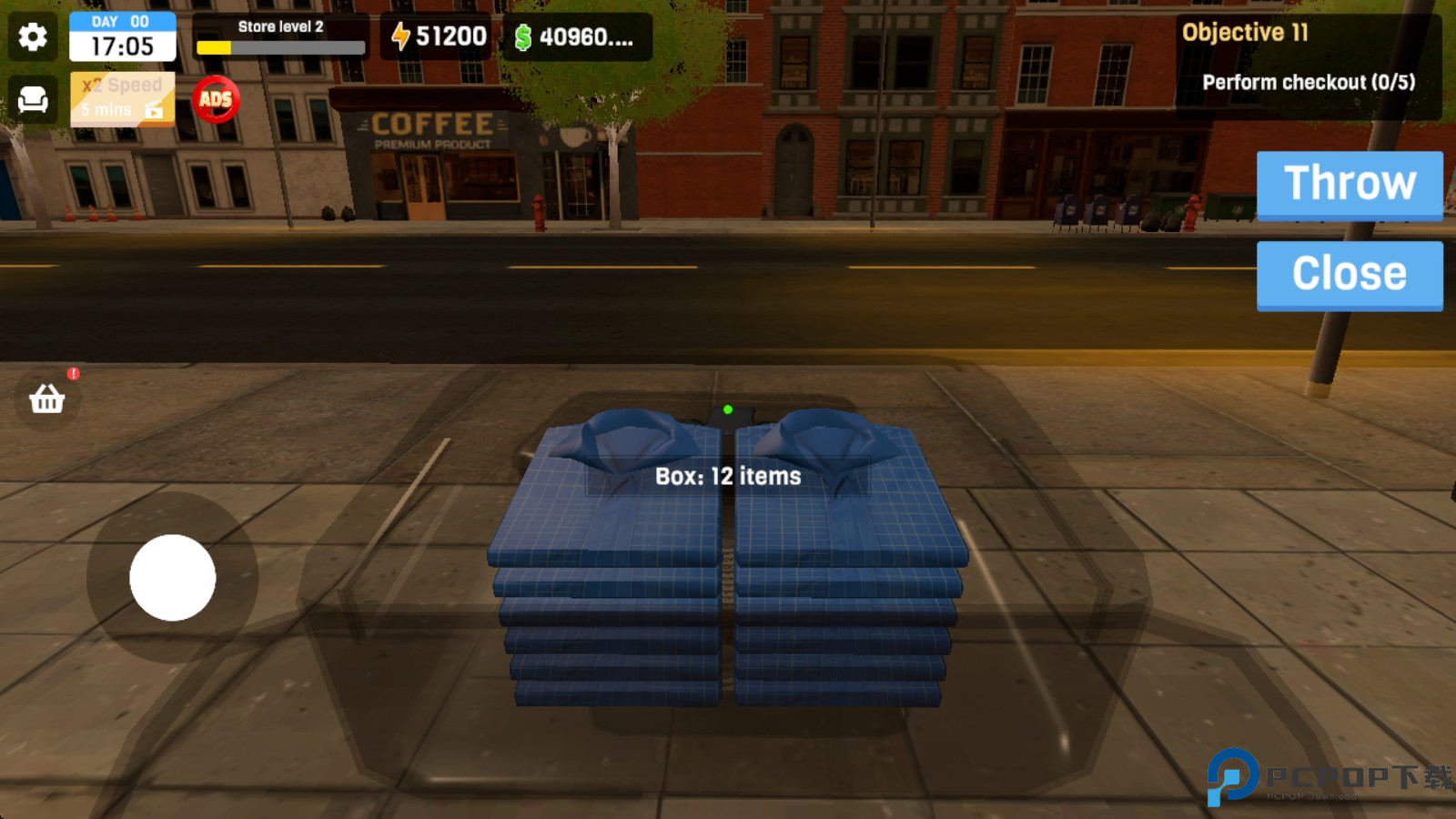
Task: Open the furniture sofa menu
Action: click(33, 98)
